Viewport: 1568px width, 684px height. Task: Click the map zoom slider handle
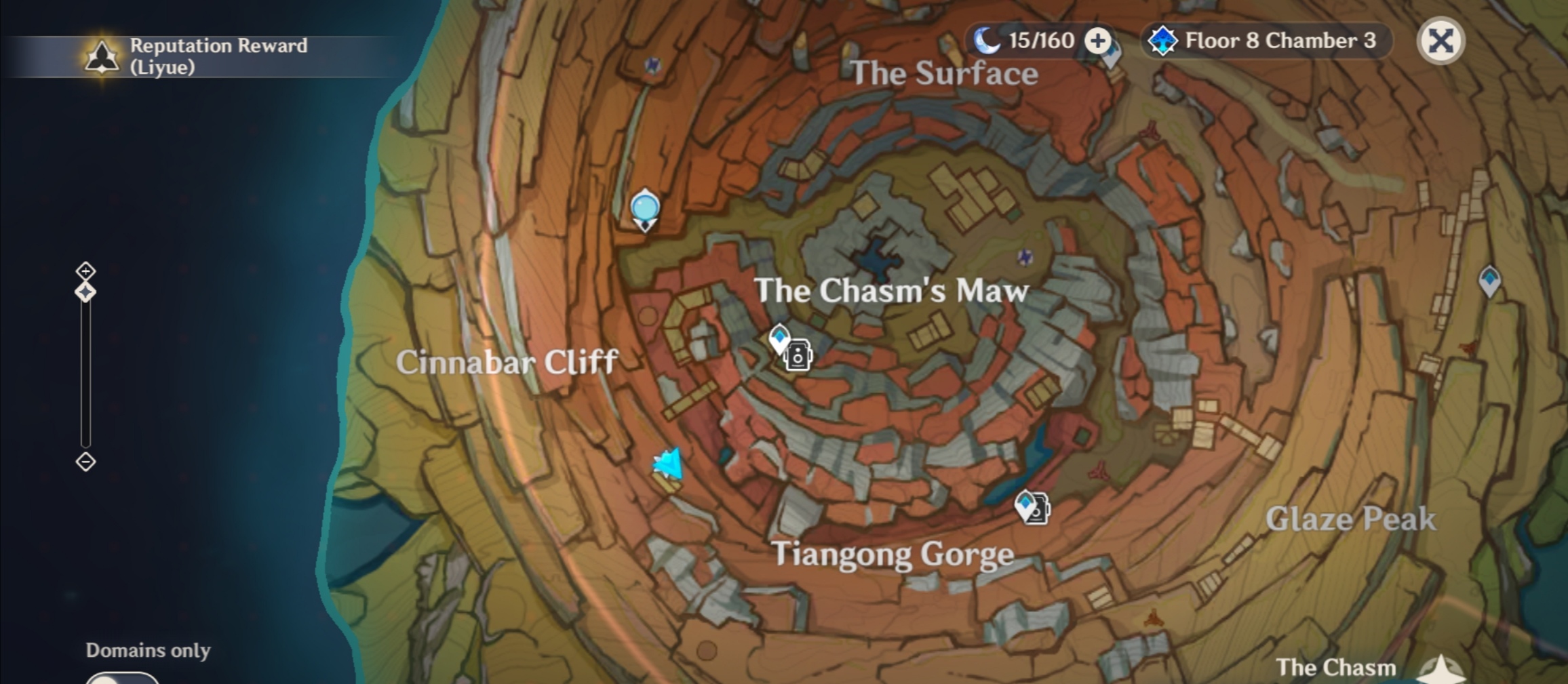point(85,293)
